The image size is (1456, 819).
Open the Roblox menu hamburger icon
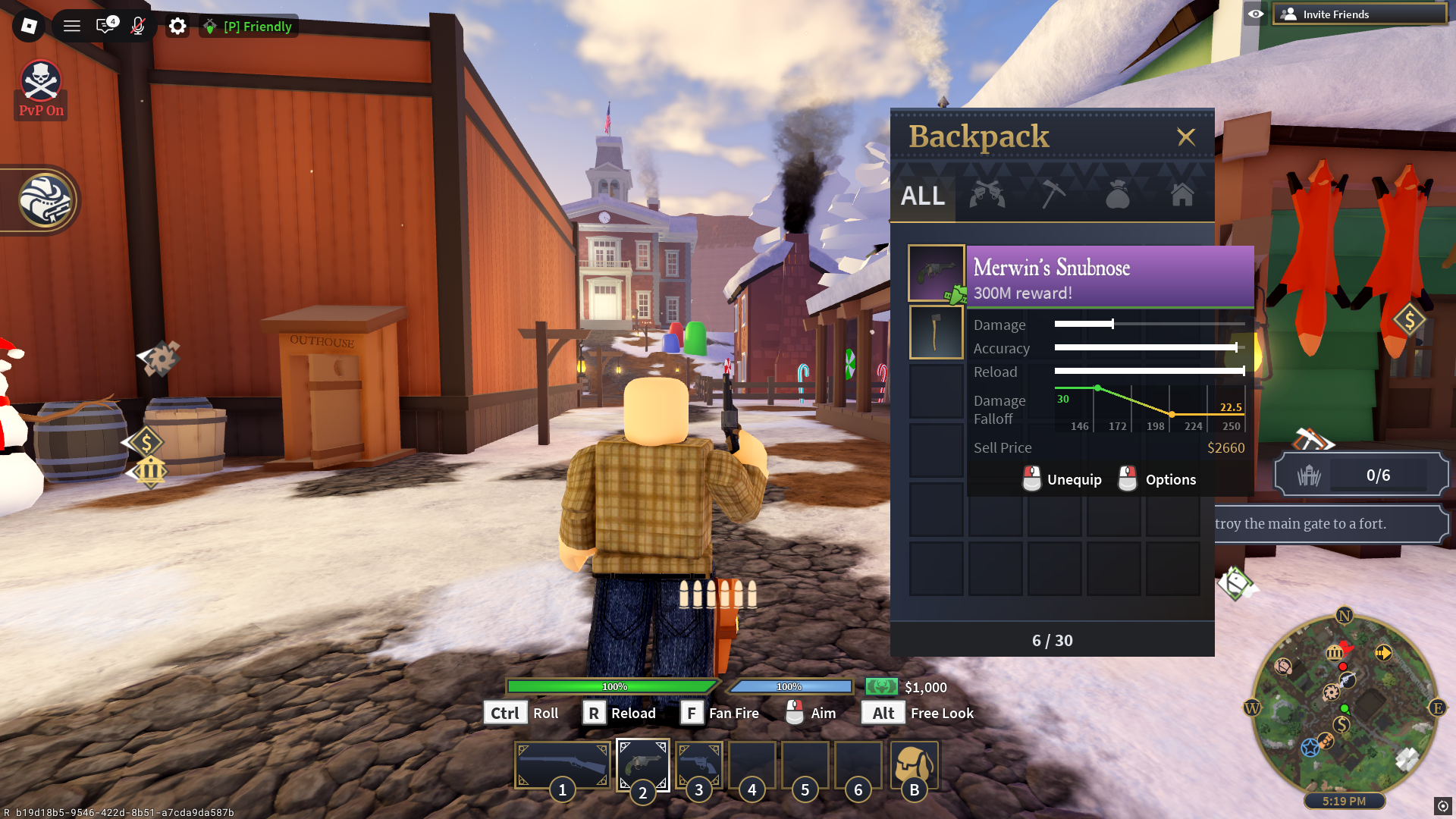click(x=71, y=25)
